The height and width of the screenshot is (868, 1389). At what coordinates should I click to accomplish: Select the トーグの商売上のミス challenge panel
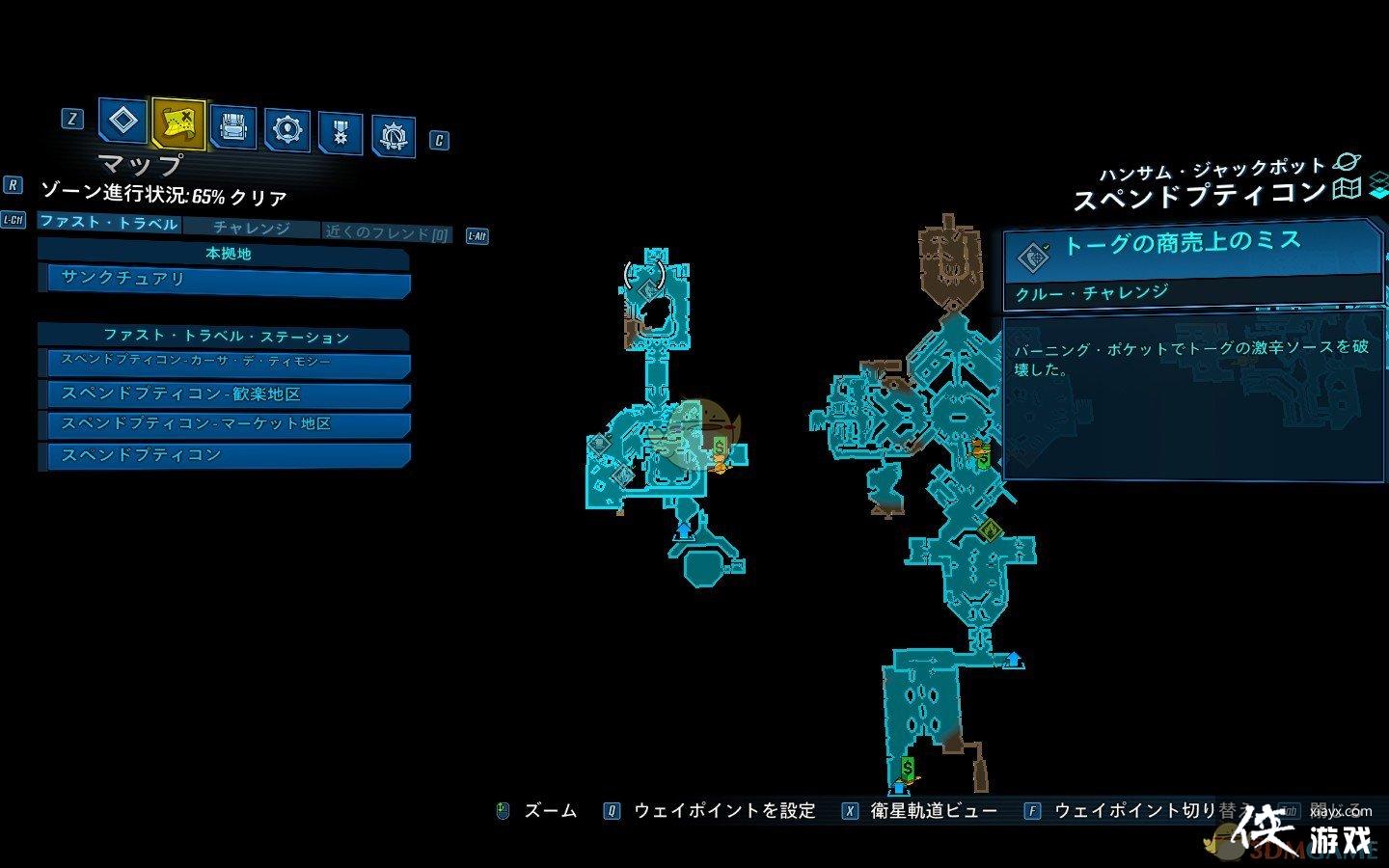(x=1192, y=262)
